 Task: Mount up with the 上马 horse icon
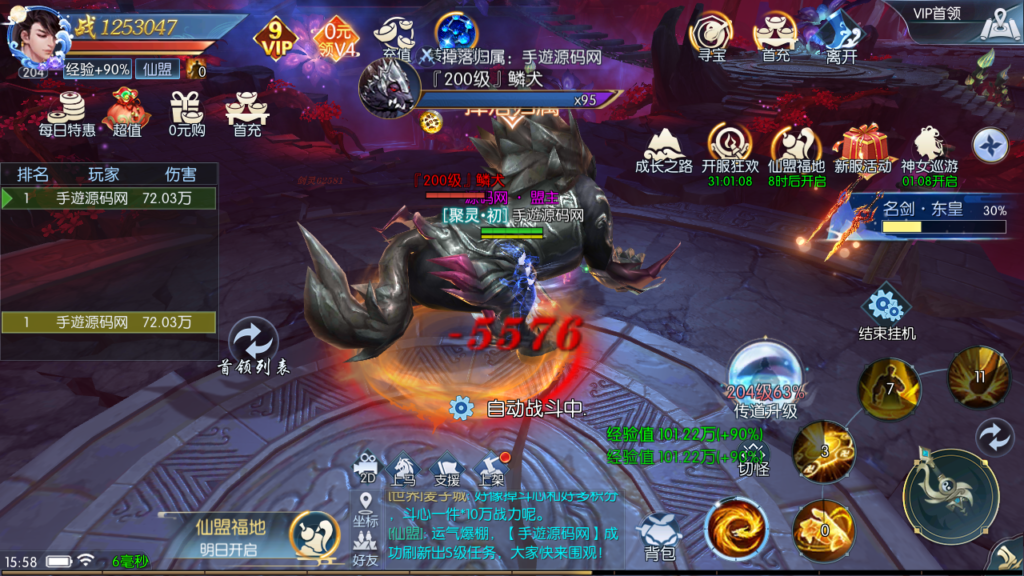(404, 465)
